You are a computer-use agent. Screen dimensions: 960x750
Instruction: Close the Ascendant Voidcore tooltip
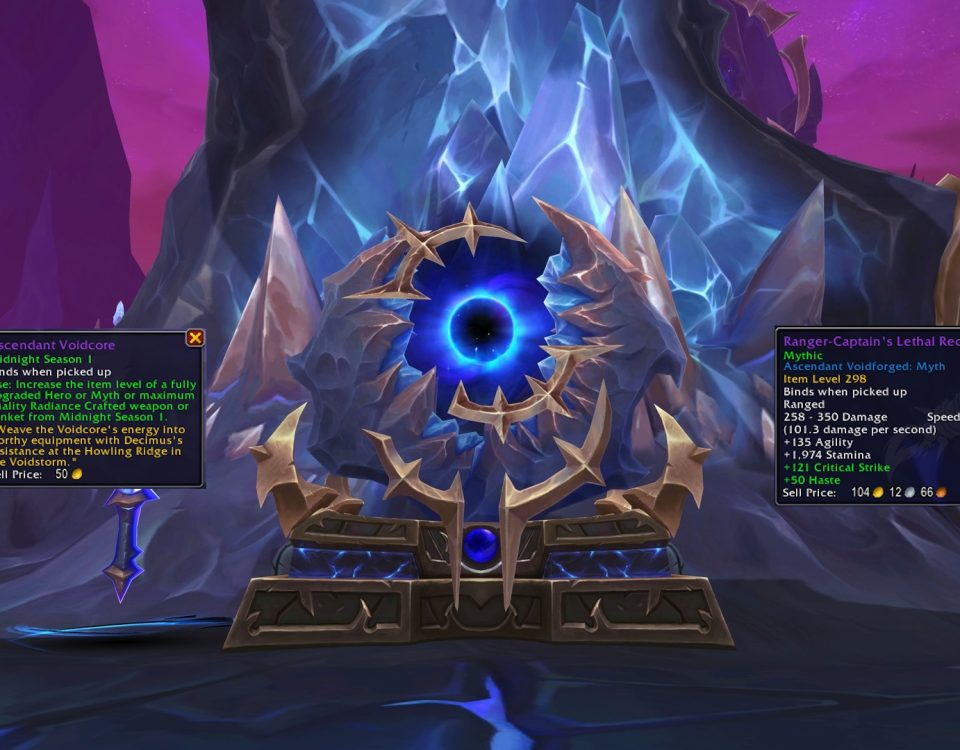click(x=195, y=338)
